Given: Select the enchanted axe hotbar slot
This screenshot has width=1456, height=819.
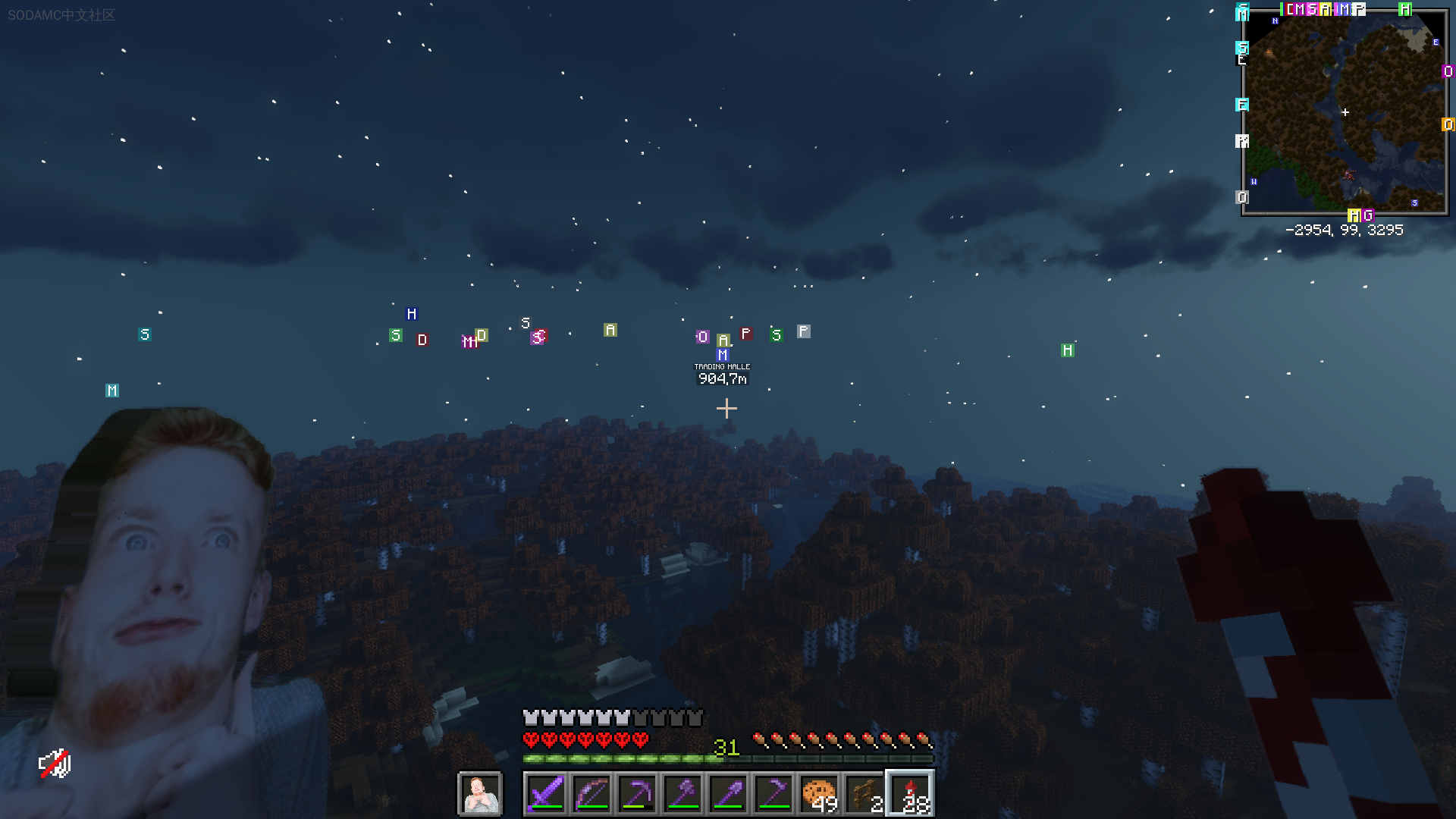Looking at the screenshot, I should click(682, 794).
